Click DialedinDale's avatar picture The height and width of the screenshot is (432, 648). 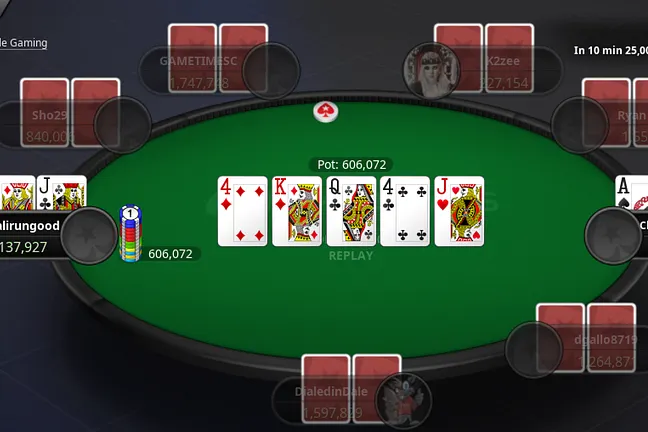click(410, 397)
